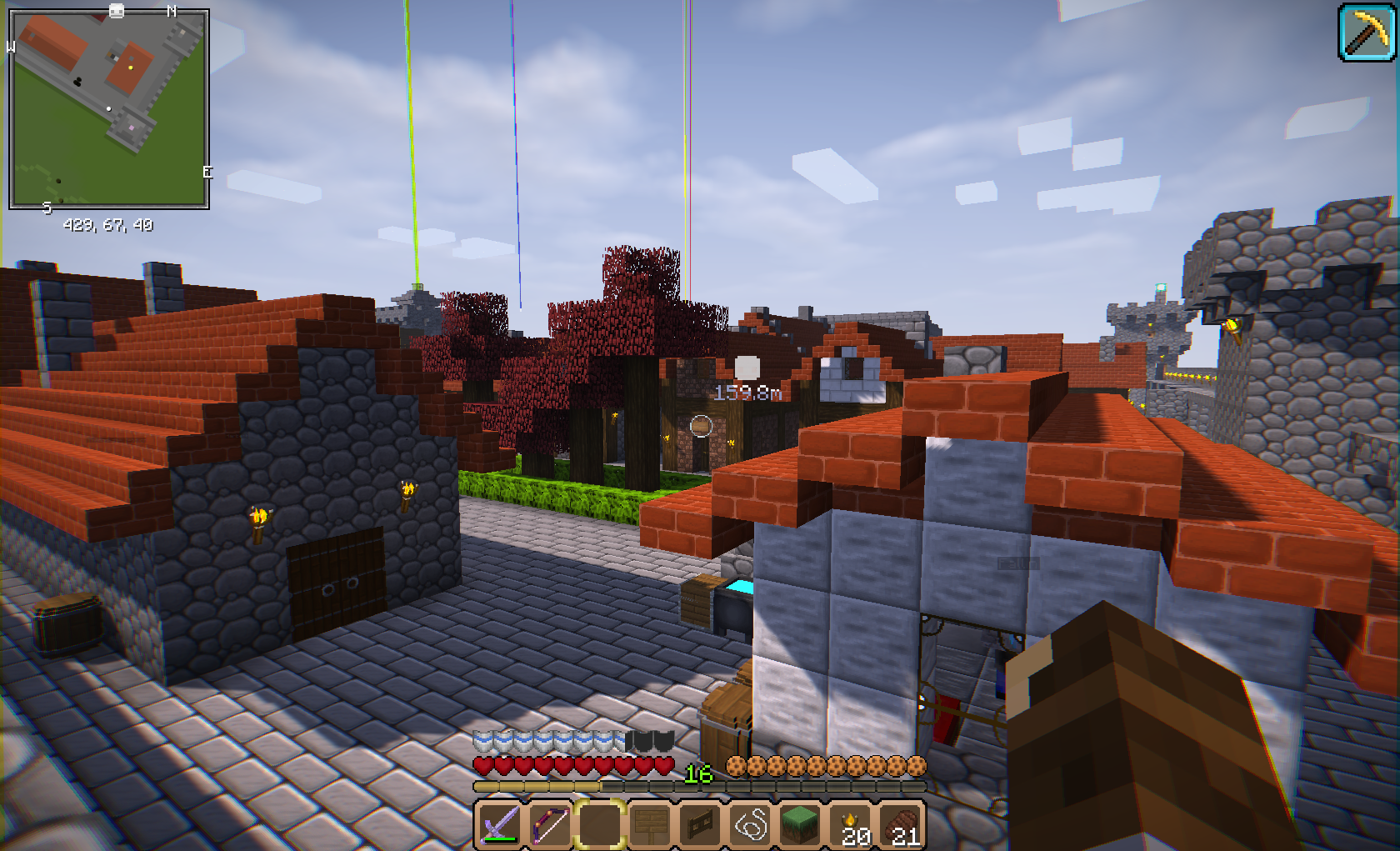Select the bow hotbar slot
Image resolution: width=1400 pixels, height=851 pixels.
click(550, 824)
